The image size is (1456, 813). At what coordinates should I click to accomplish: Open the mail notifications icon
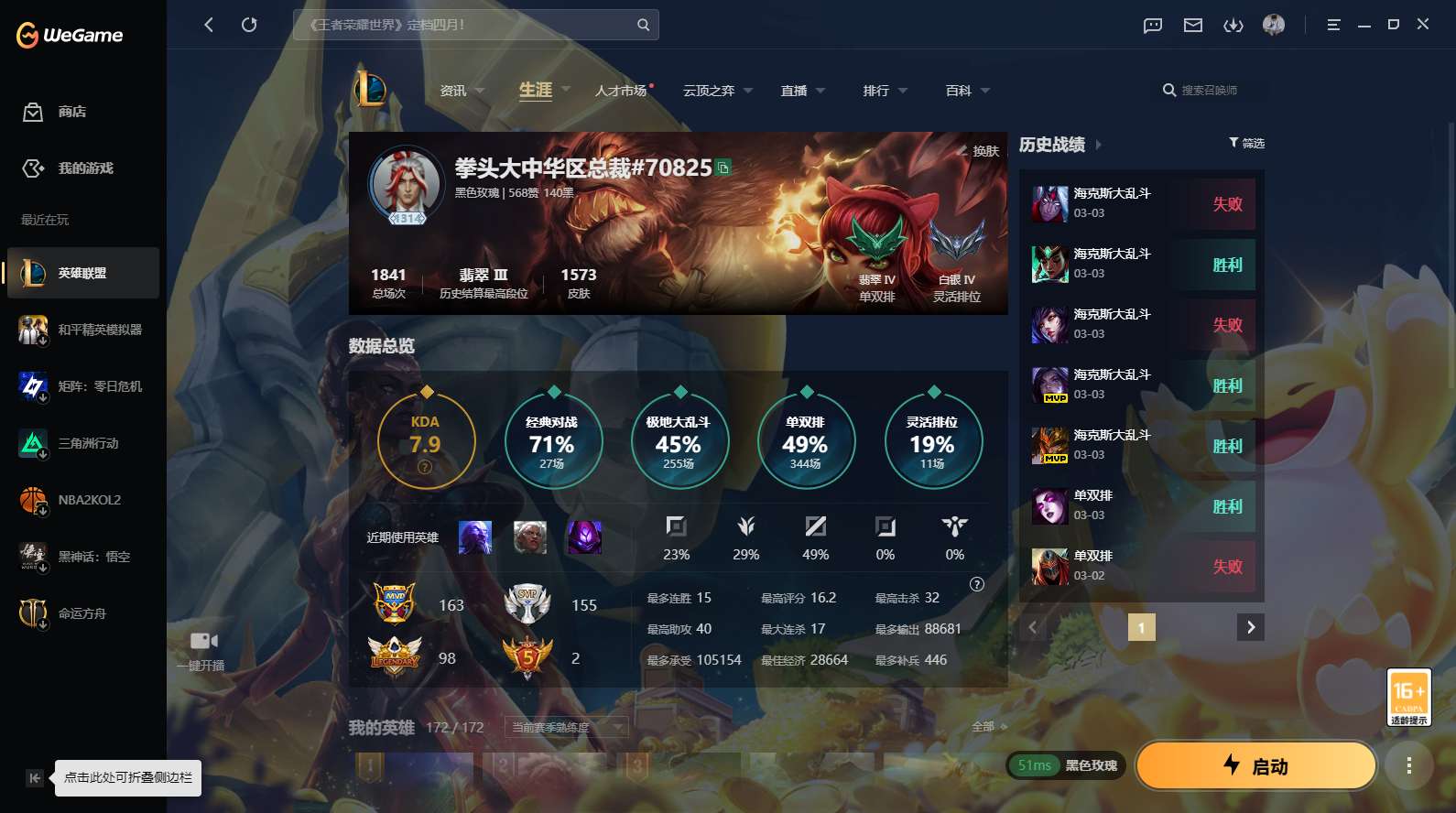tap(1192, 25)
